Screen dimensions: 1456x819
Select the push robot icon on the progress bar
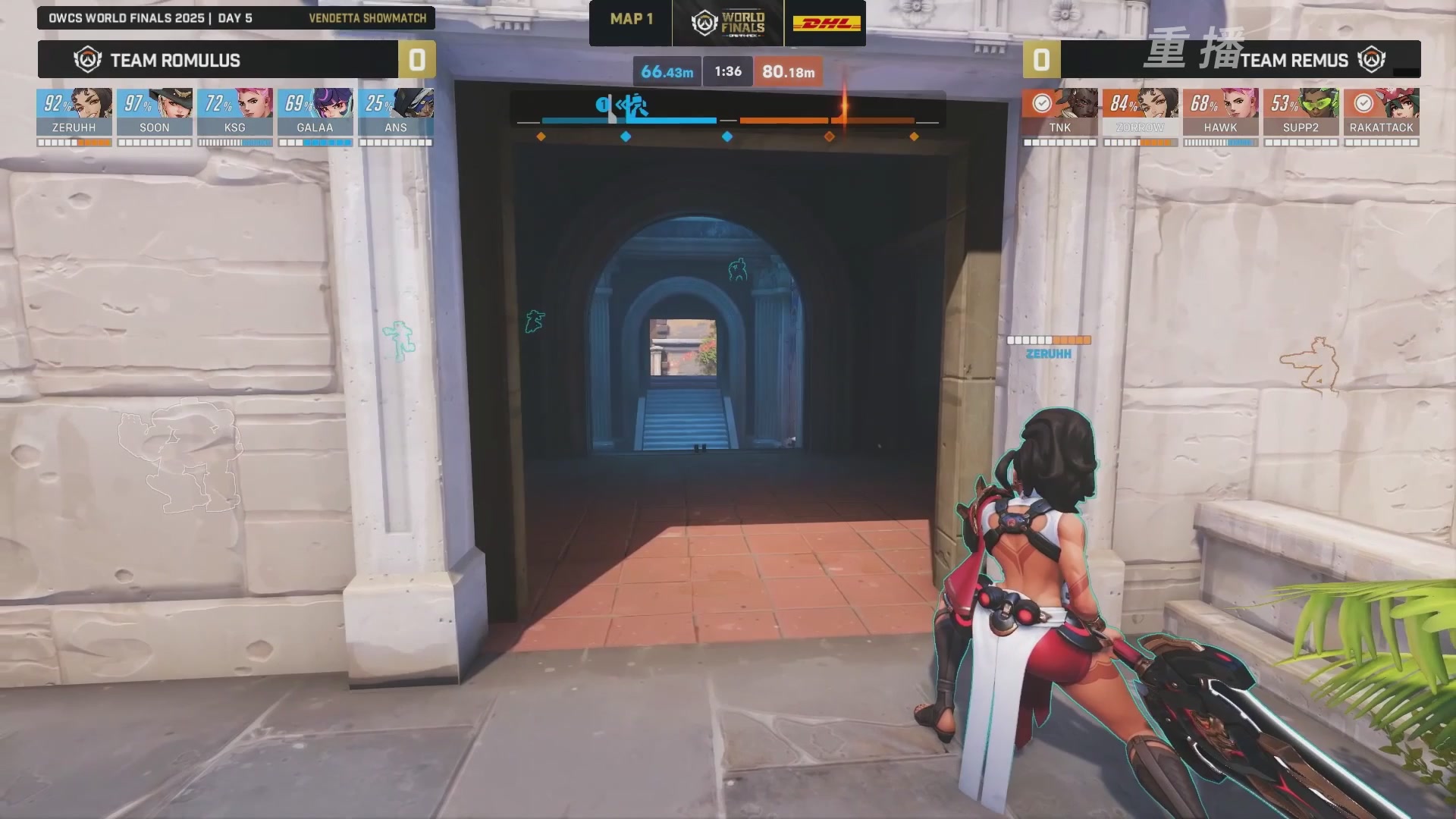632,106
